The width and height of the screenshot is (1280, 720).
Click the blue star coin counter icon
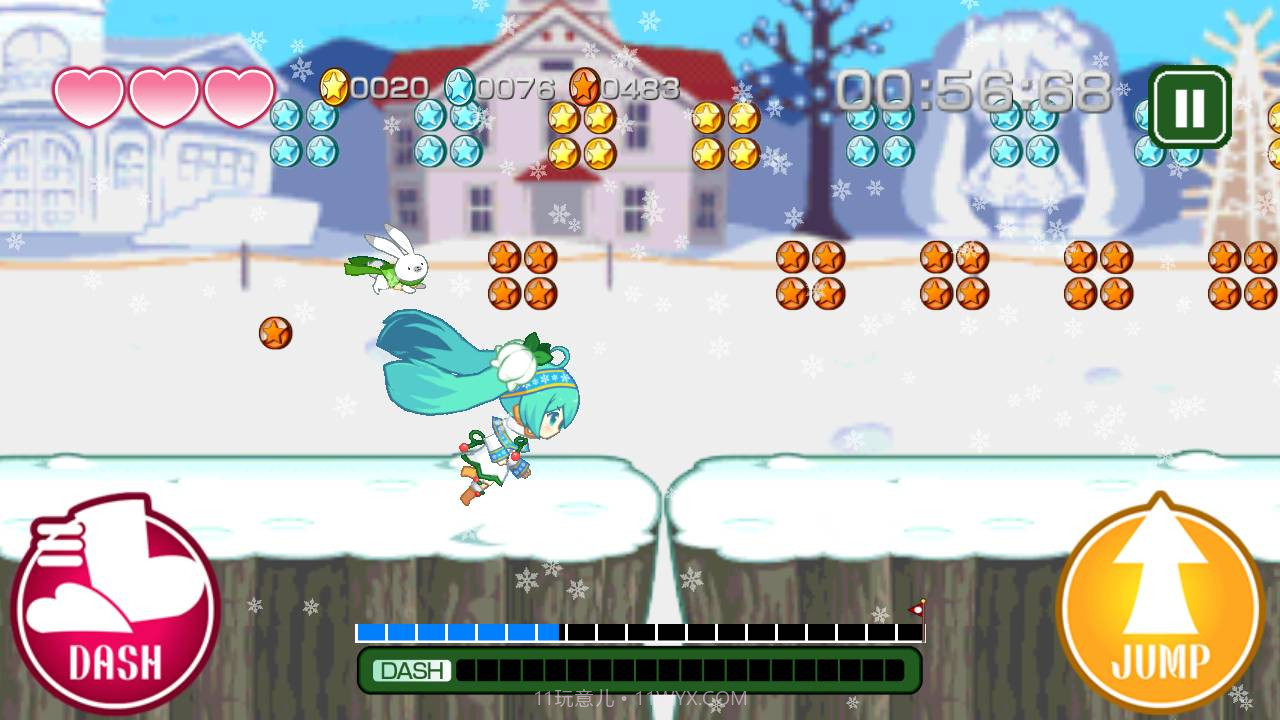pyautogui.click(x=458, y=87)
